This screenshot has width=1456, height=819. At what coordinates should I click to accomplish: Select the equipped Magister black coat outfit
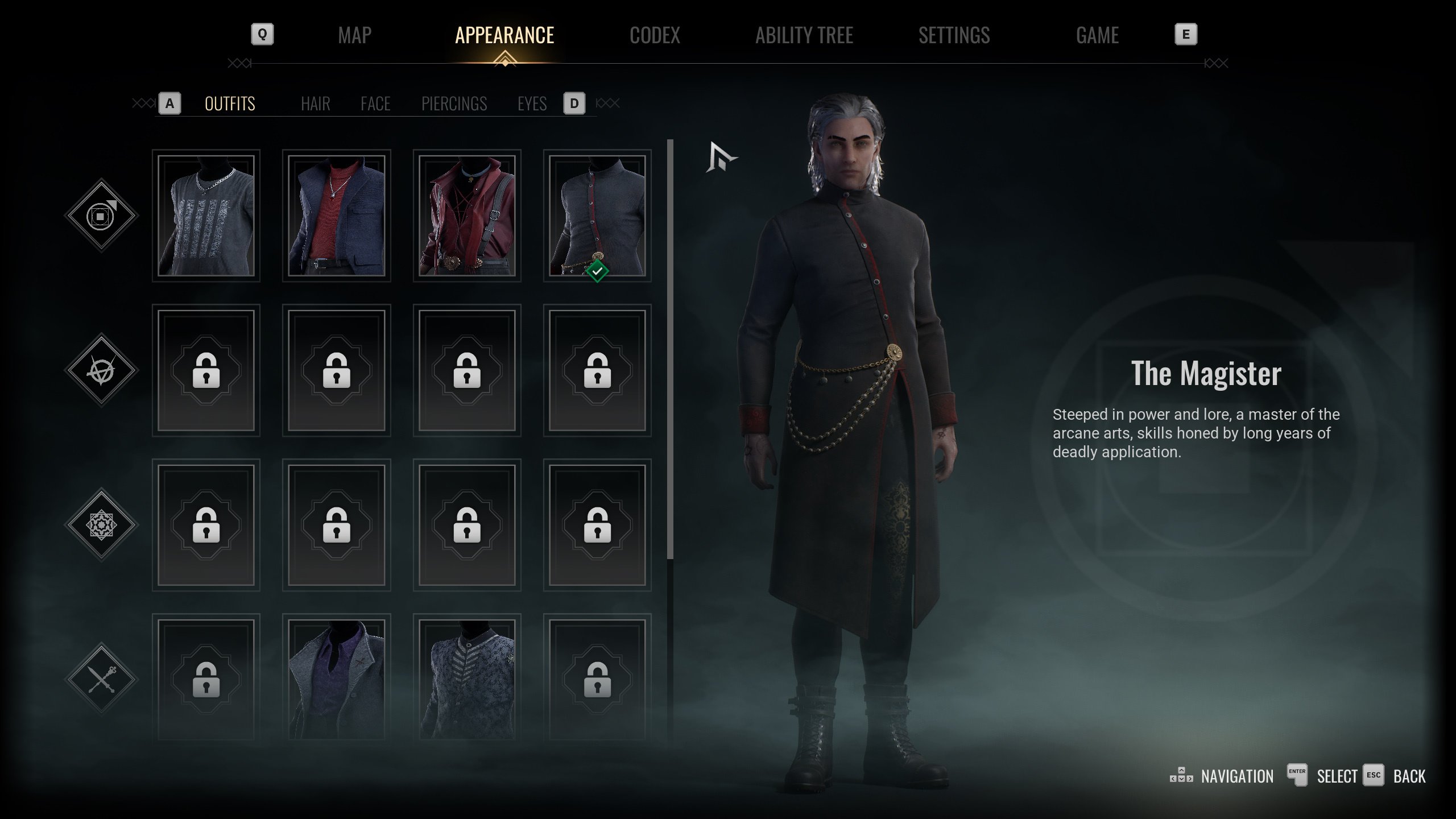click(597, 216)
